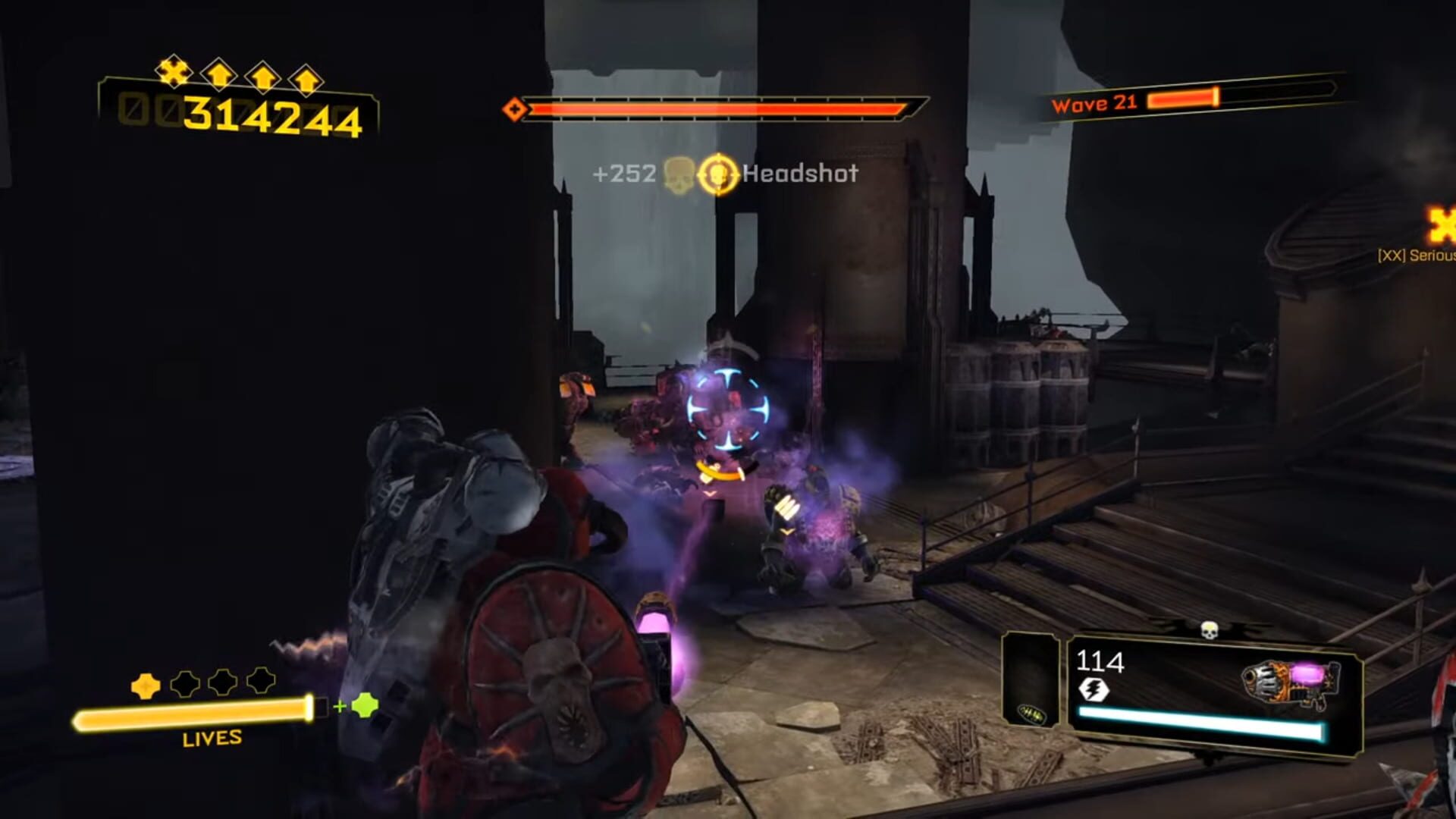Click the Headshot notification text
This screenshot has height=819, width=1456.
pos(799,175)
